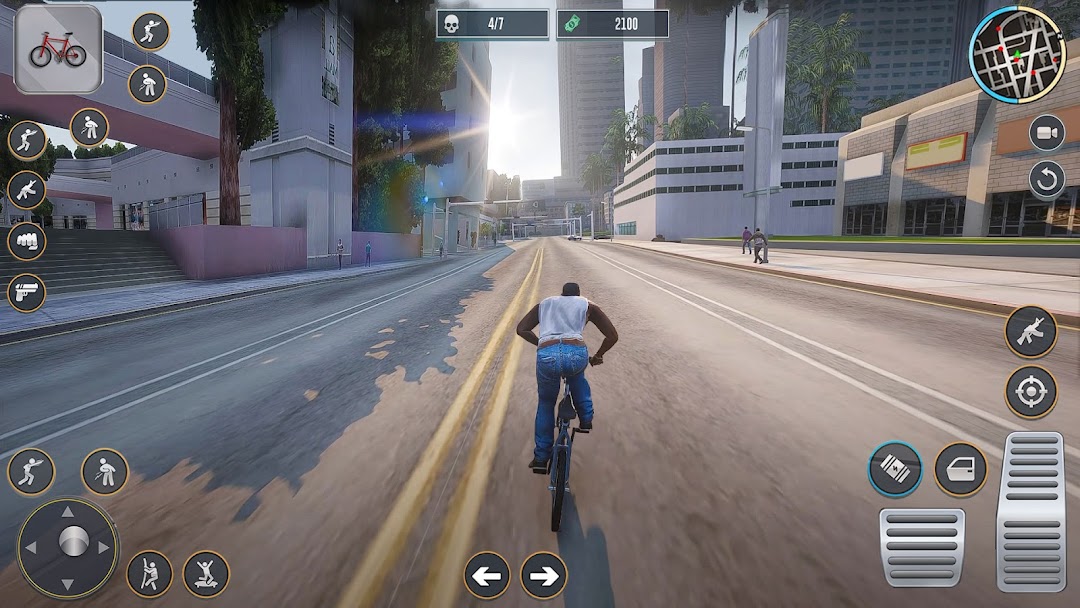Use the nitro canister boost button
The height and width of the screenshot is (608, 1080).
895,469
